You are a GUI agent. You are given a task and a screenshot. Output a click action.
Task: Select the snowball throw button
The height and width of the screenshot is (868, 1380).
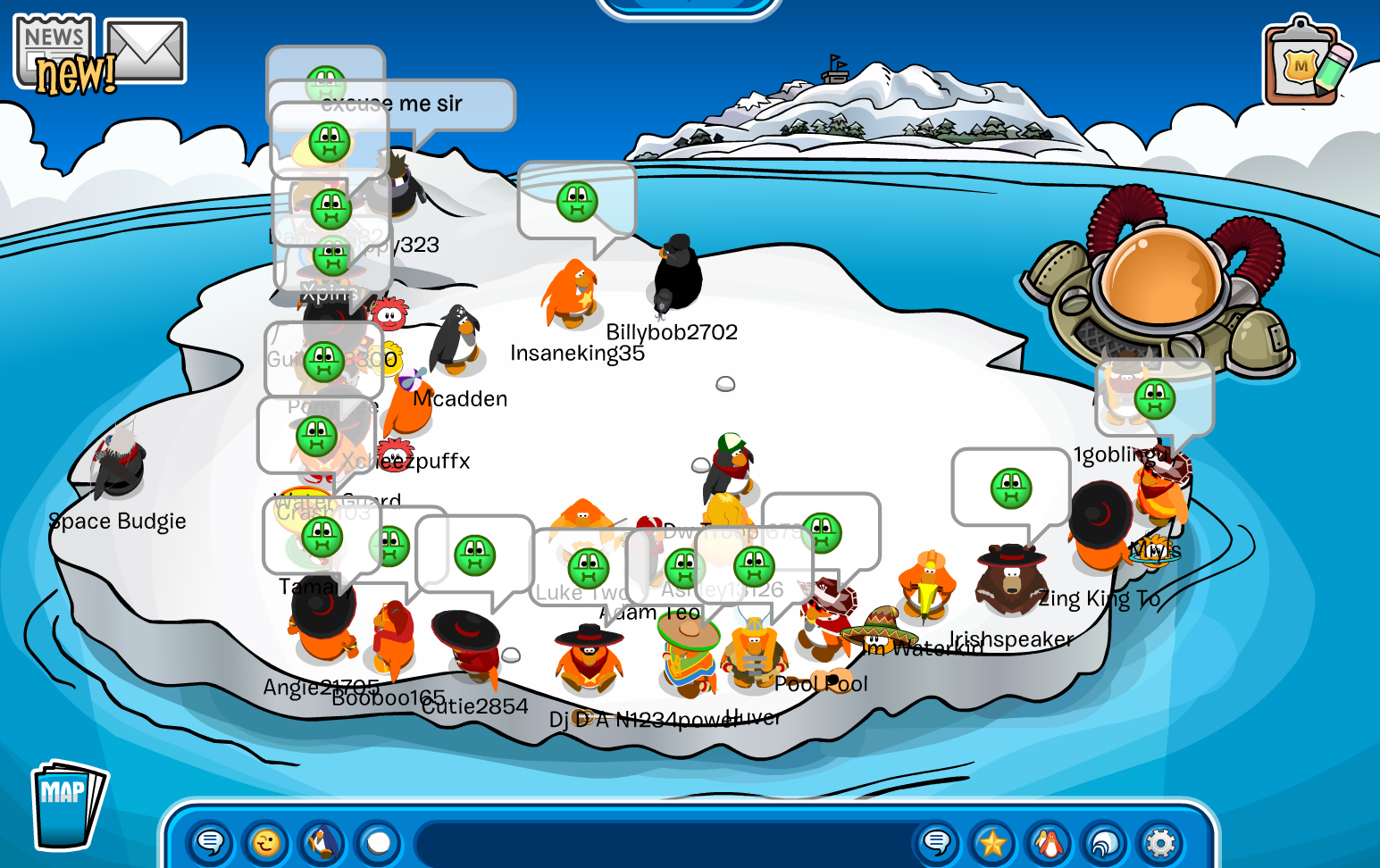click(x=379, y=842)
